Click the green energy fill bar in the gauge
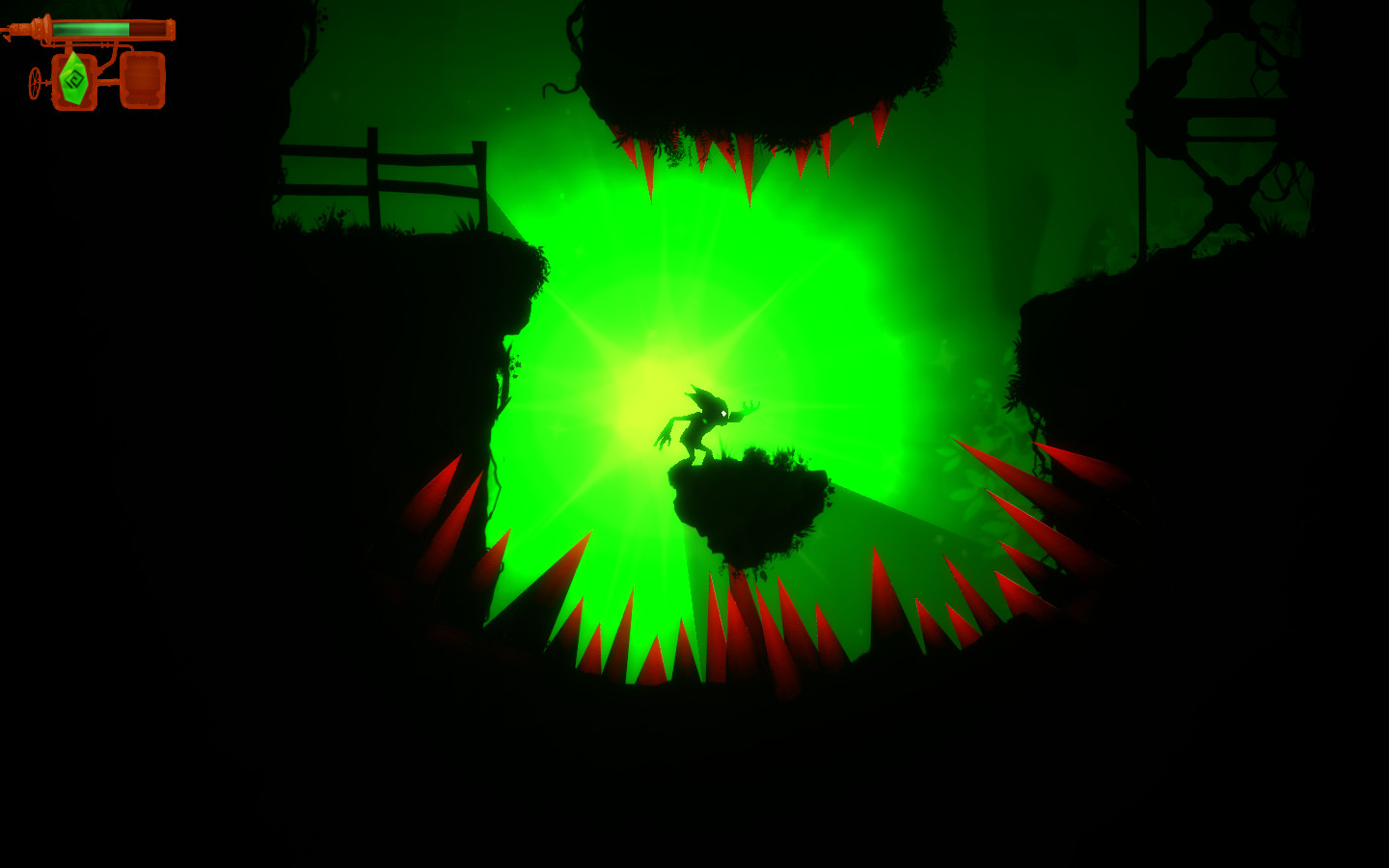Image resolution: width=1389 pixels, height=868 pixels. (x=92, y=30)
